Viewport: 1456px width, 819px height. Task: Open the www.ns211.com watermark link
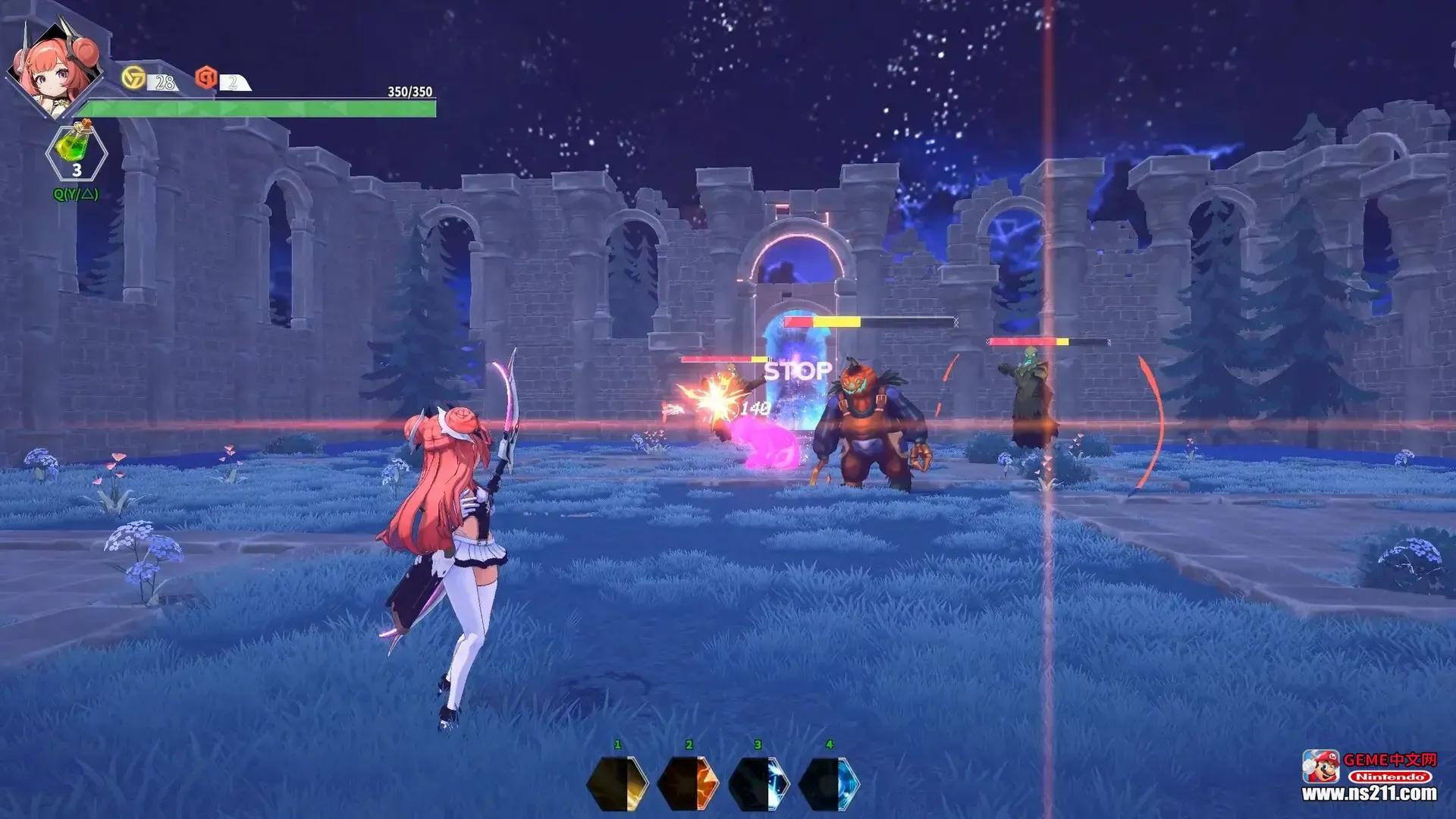coord(1370,794)
